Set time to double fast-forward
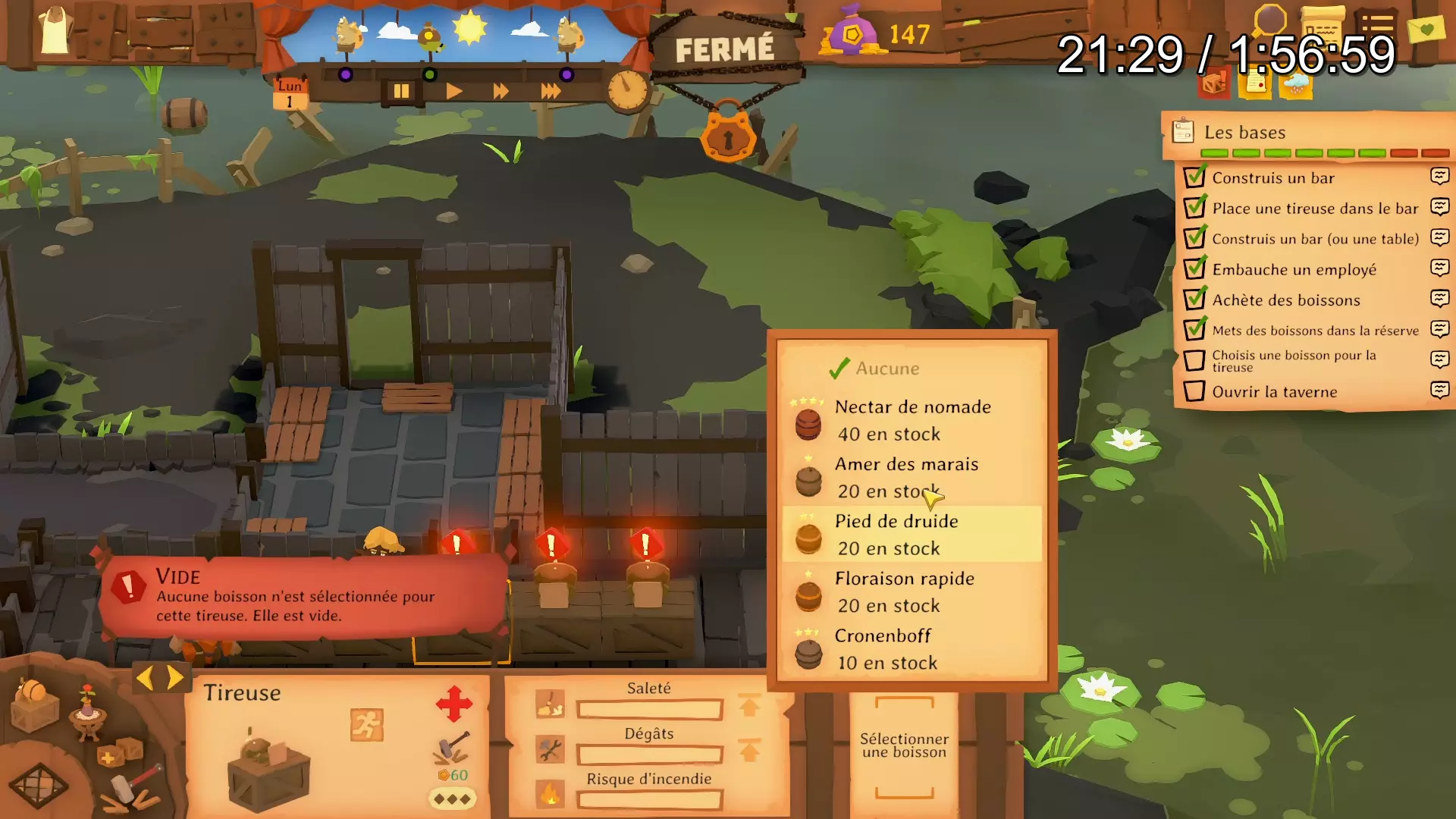This screenshot has height=819, width=1456. (501, 92)
